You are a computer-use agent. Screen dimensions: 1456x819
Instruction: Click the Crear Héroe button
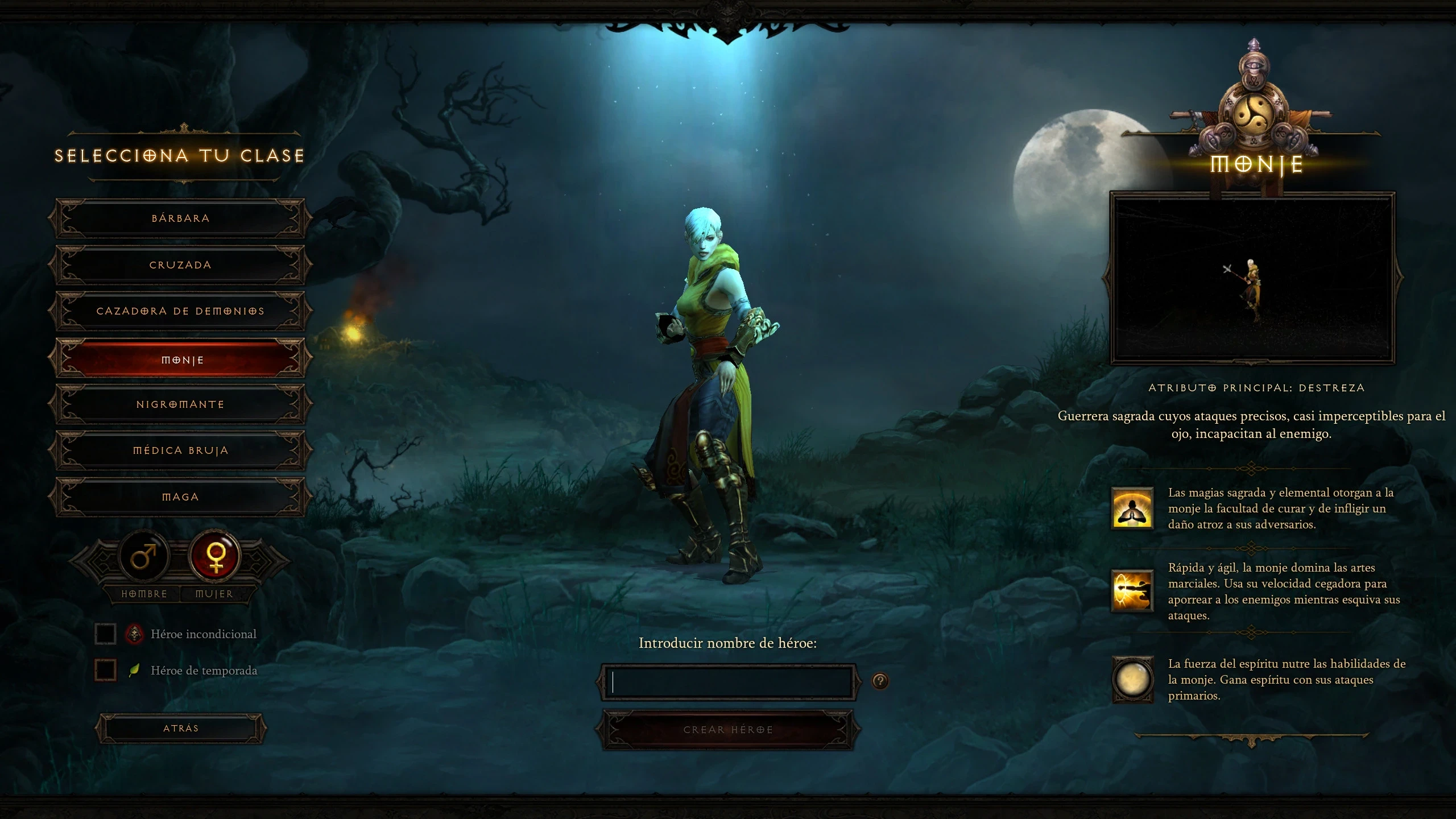coord(728,730)
